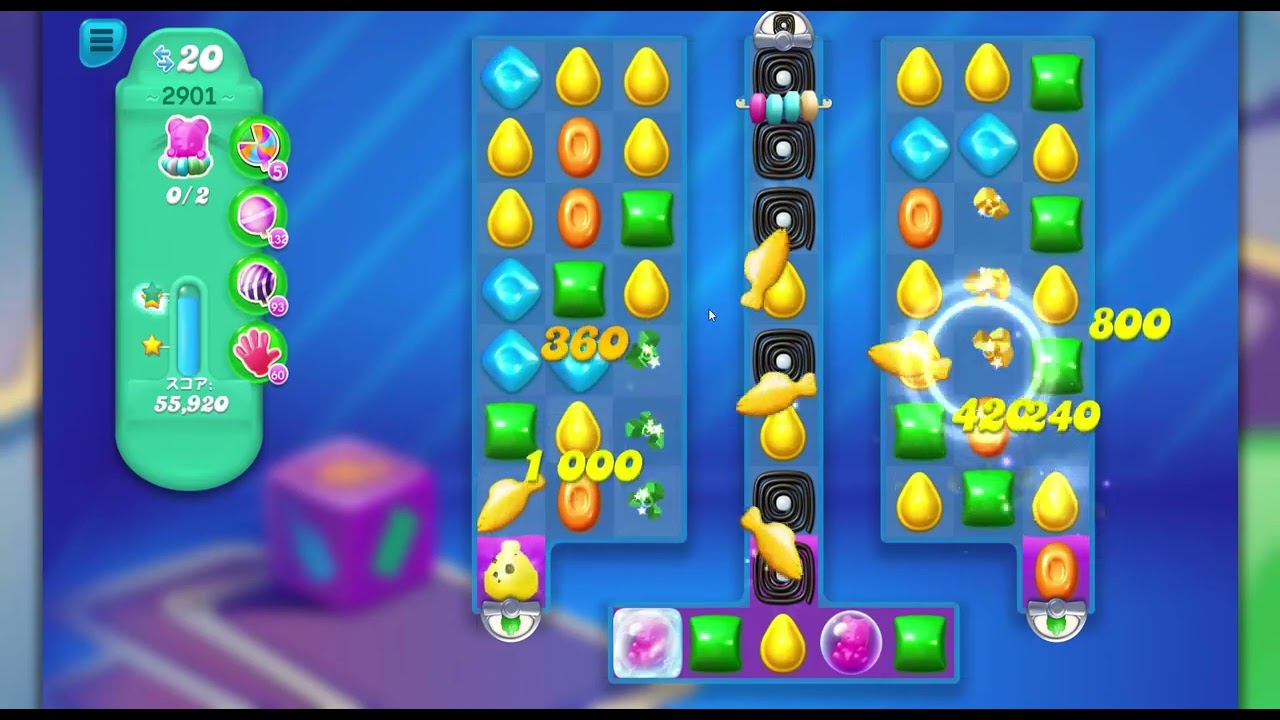The width and height of the screenshot is (1280, 720).
Task: Tap the gold star beside the progress bar
Action: pos(150,343)
